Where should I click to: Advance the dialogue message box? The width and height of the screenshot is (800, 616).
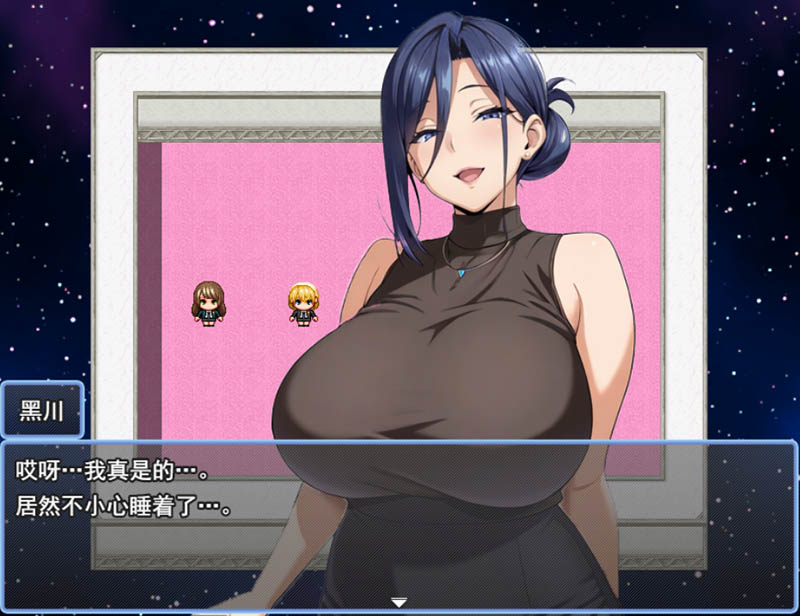coord(399,520)
